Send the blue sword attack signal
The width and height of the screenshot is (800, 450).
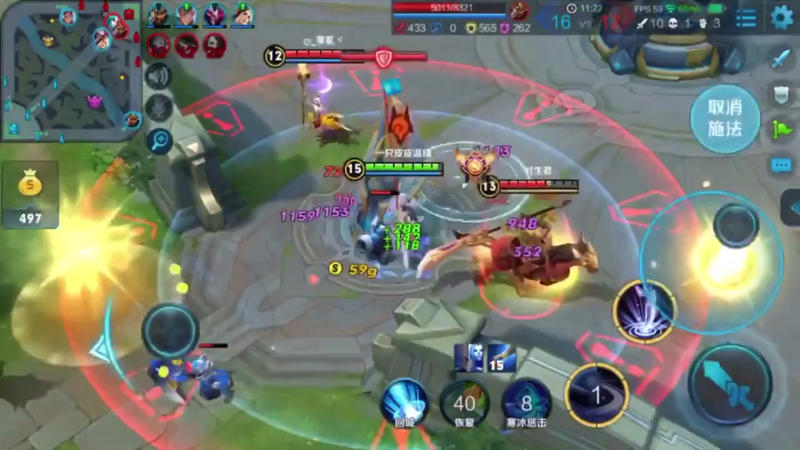click(x=781, y=59)
